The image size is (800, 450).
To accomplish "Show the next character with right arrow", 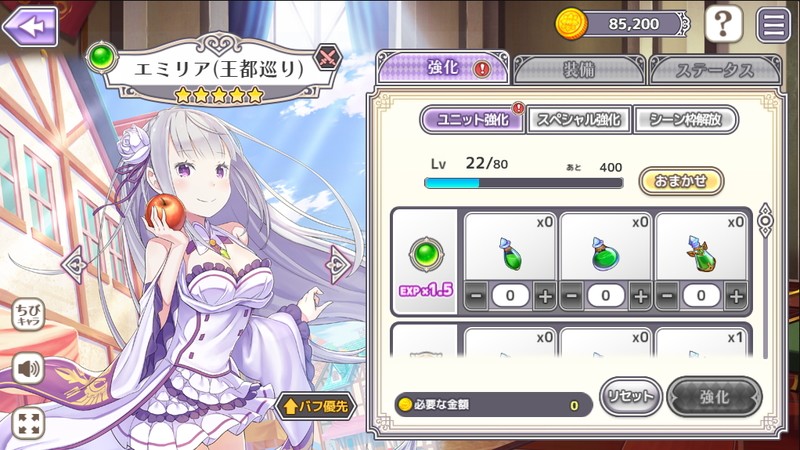I will [339, 264].
